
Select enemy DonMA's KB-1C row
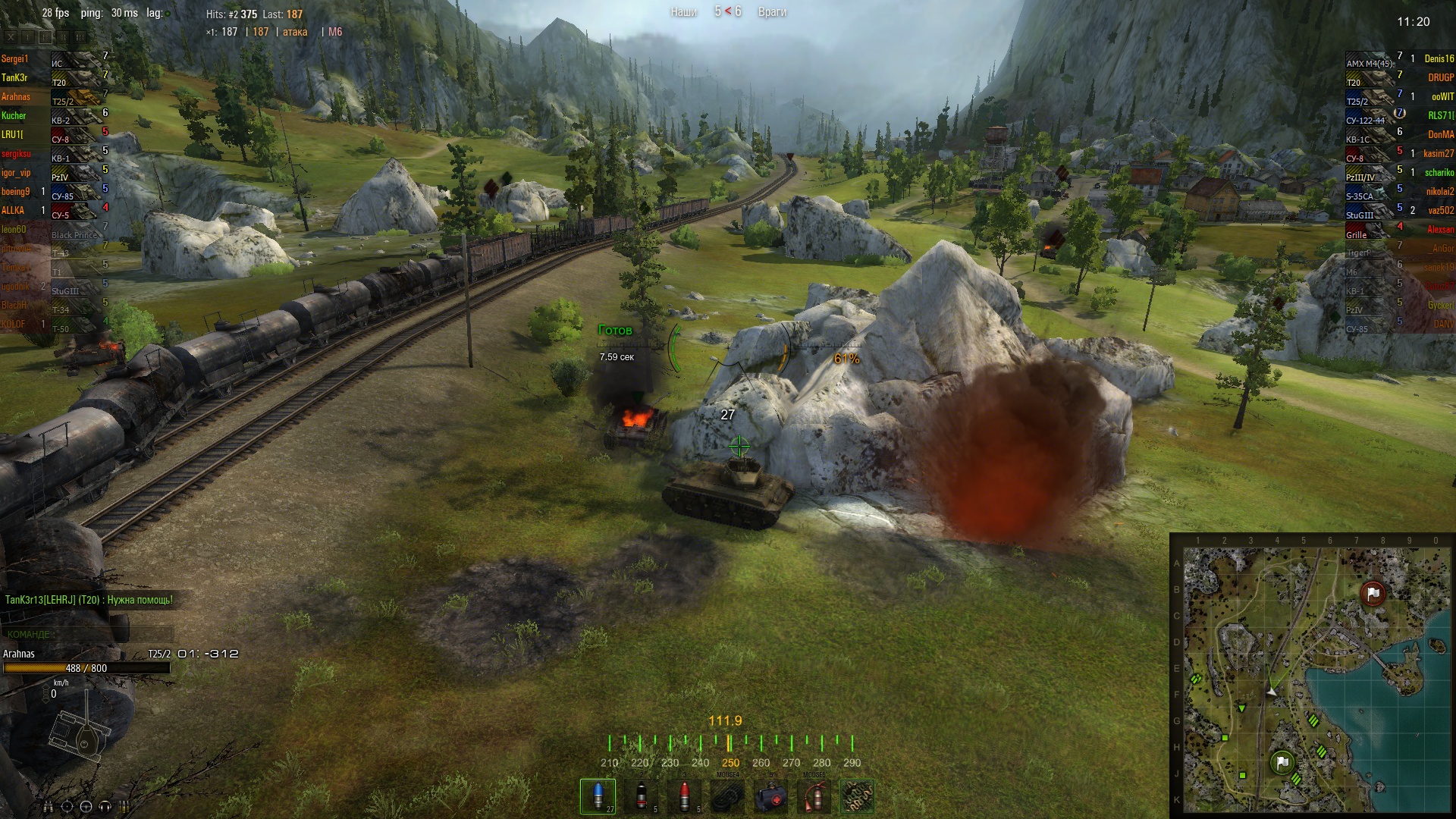(1403, 135)
